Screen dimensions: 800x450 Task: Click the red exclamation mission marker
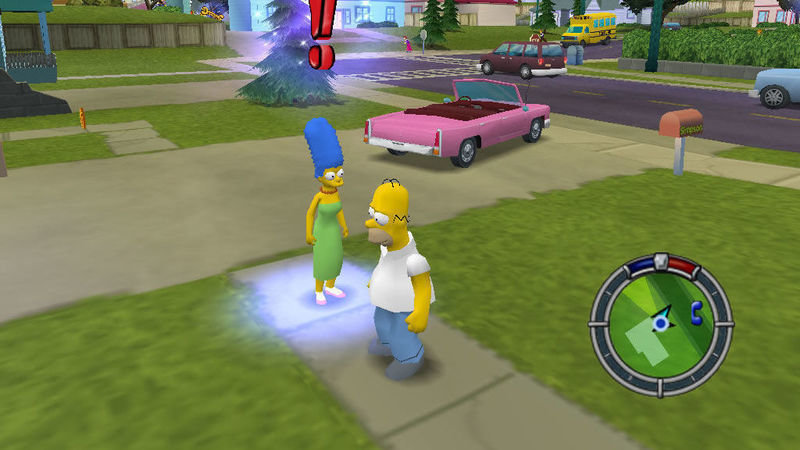pos(321,35)
